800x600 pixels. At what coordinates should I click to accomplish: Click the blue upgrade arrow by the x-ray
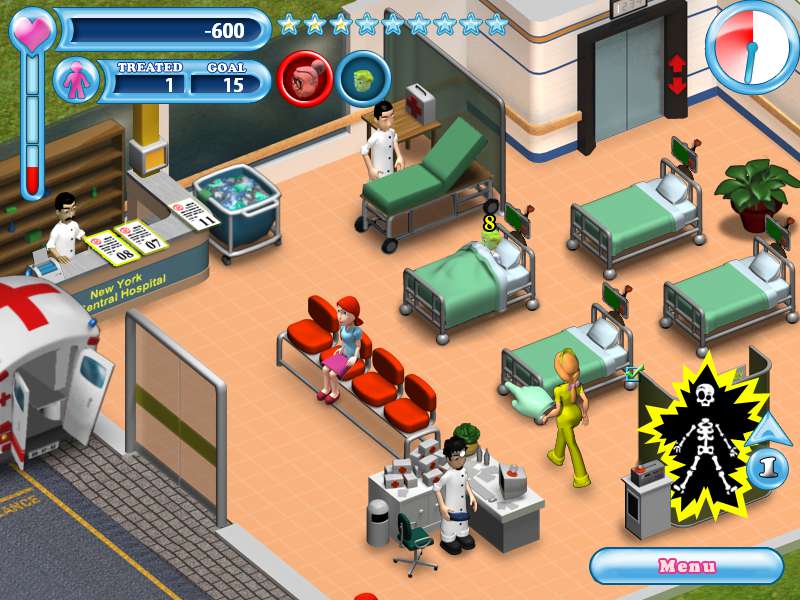click(767, 430)
